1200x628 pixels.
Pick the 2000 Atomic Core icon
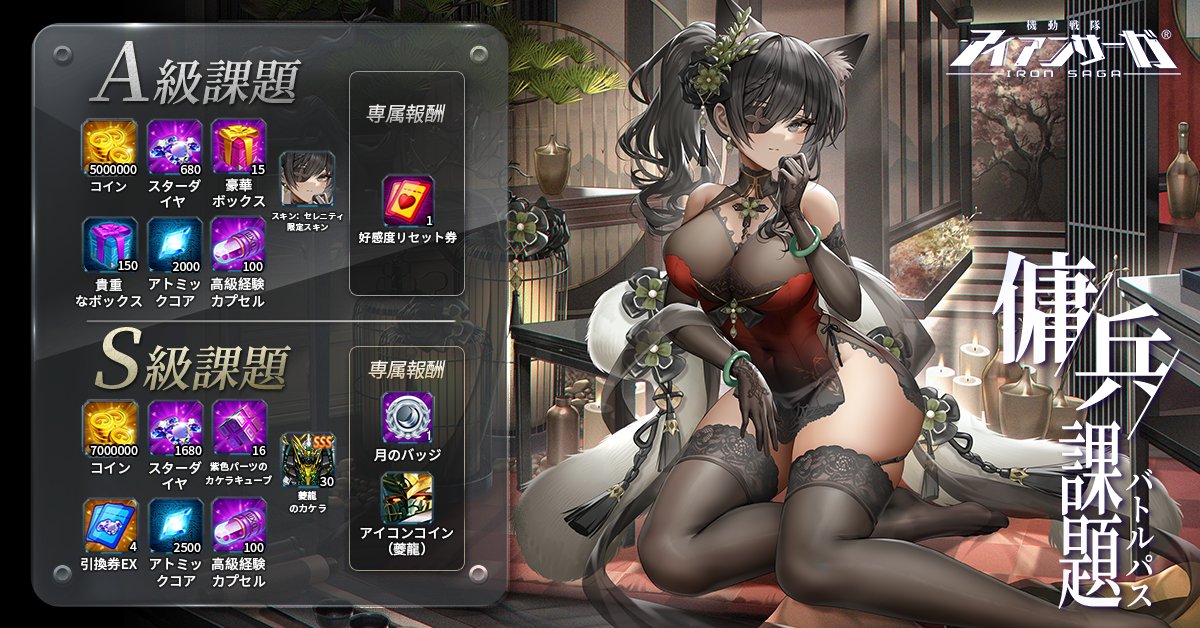point(175,246)
